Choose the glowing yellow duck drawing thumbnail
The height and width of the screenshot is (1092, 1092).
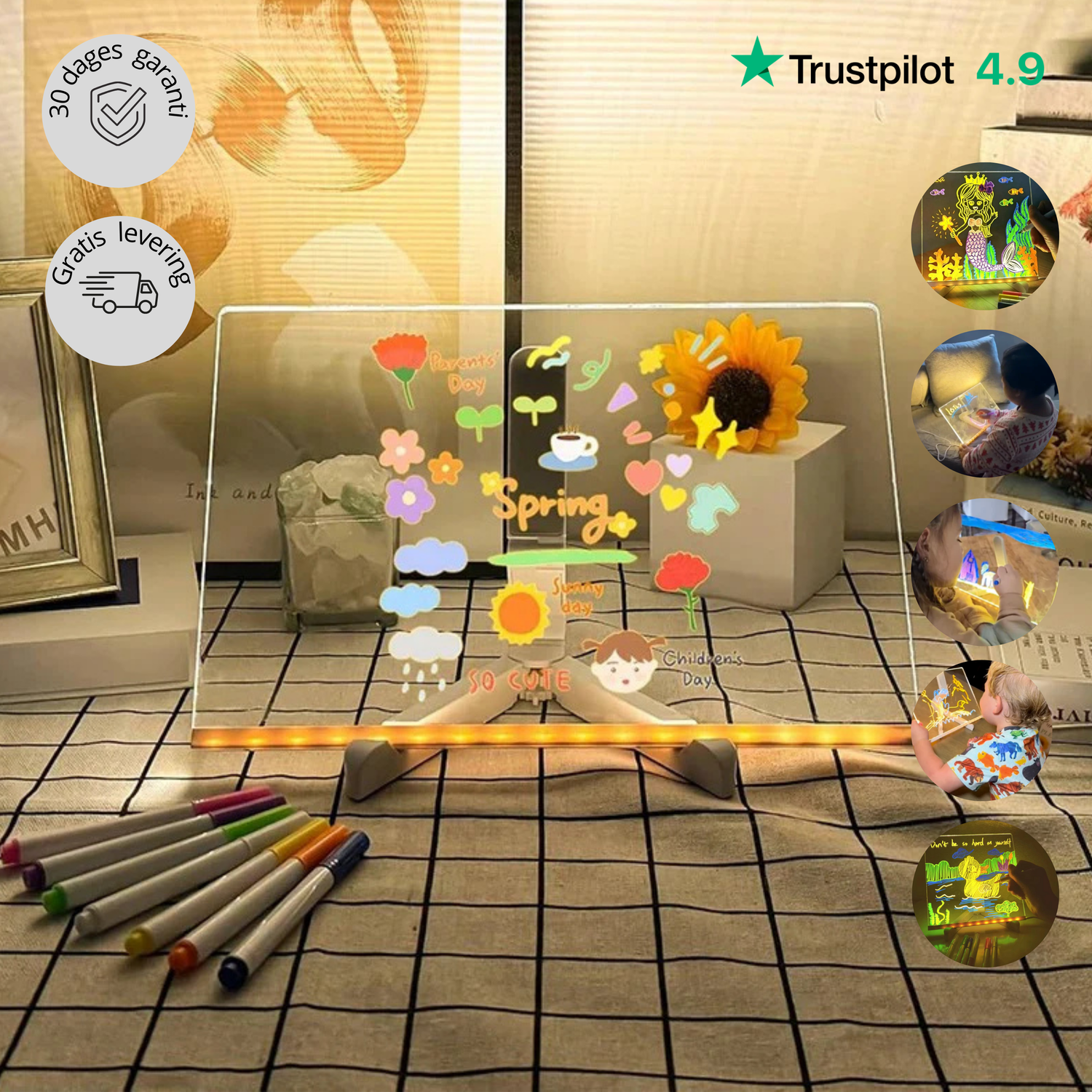click(x=985, y=894)
